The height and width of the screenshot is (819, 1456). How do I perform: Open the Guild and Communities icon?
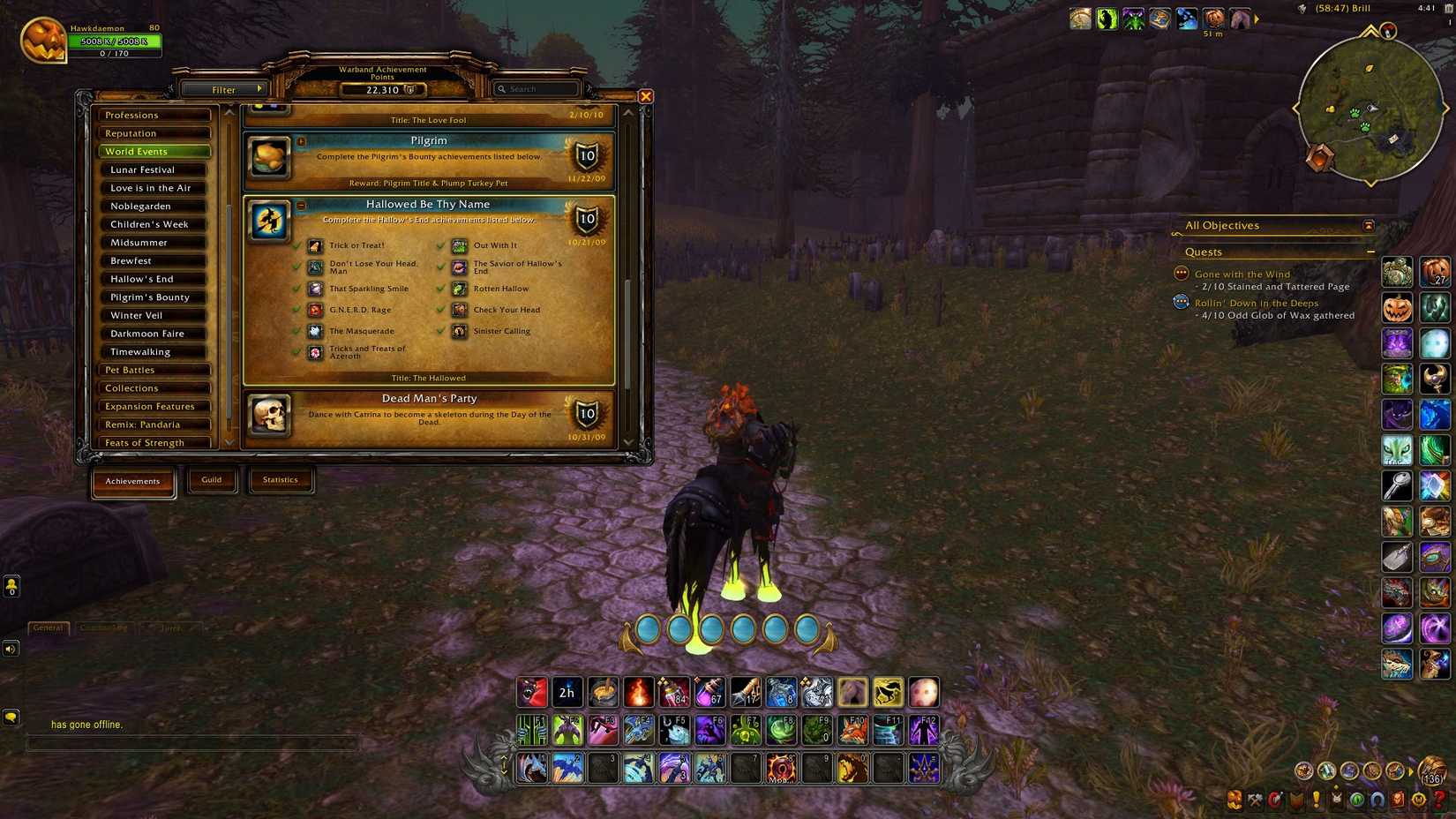(x=1336, y=800)
